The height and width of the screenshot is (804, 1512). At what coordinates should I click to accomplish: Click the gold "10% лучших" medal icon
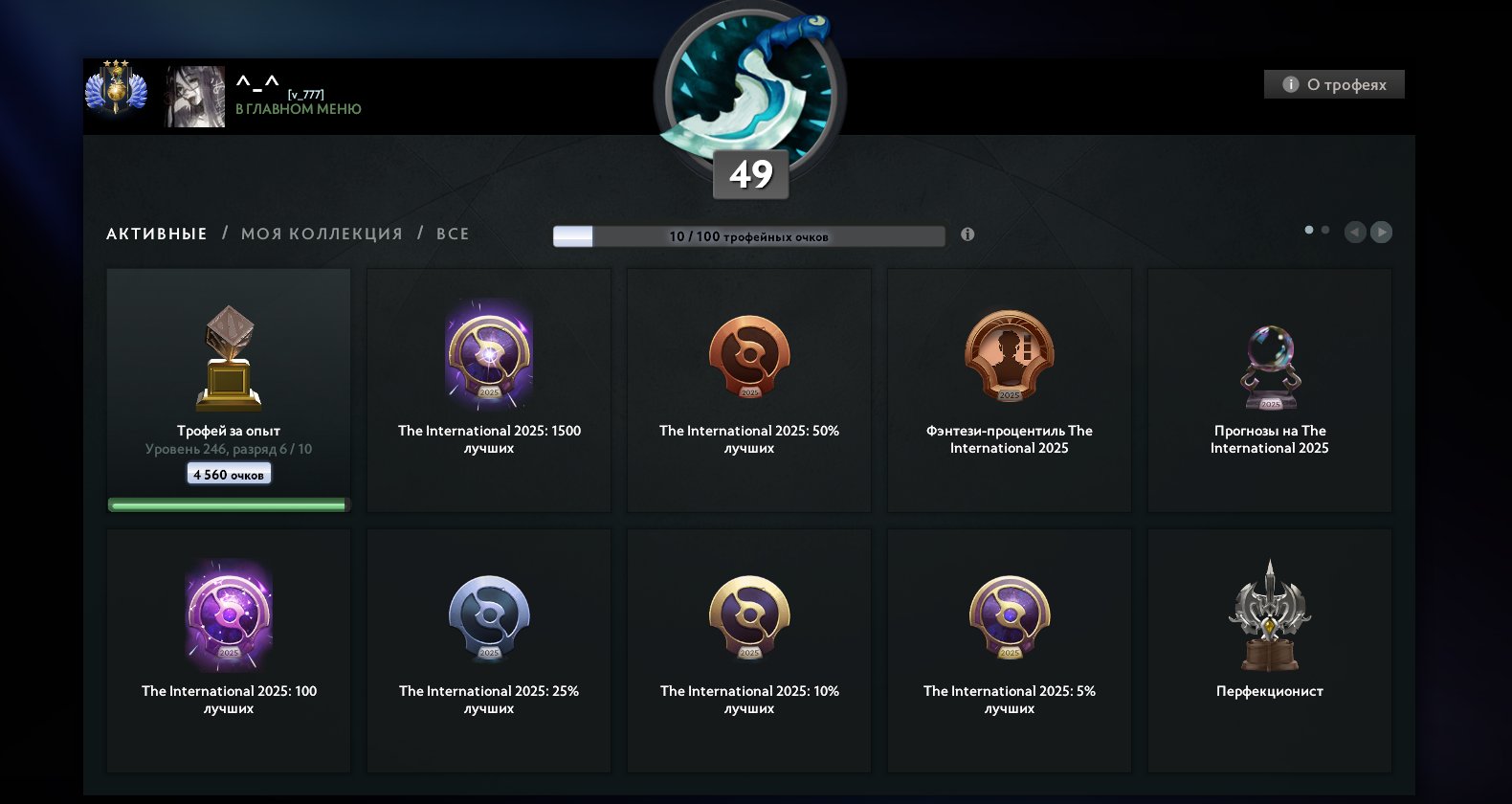pyautogui.click(x=748, y=616)
